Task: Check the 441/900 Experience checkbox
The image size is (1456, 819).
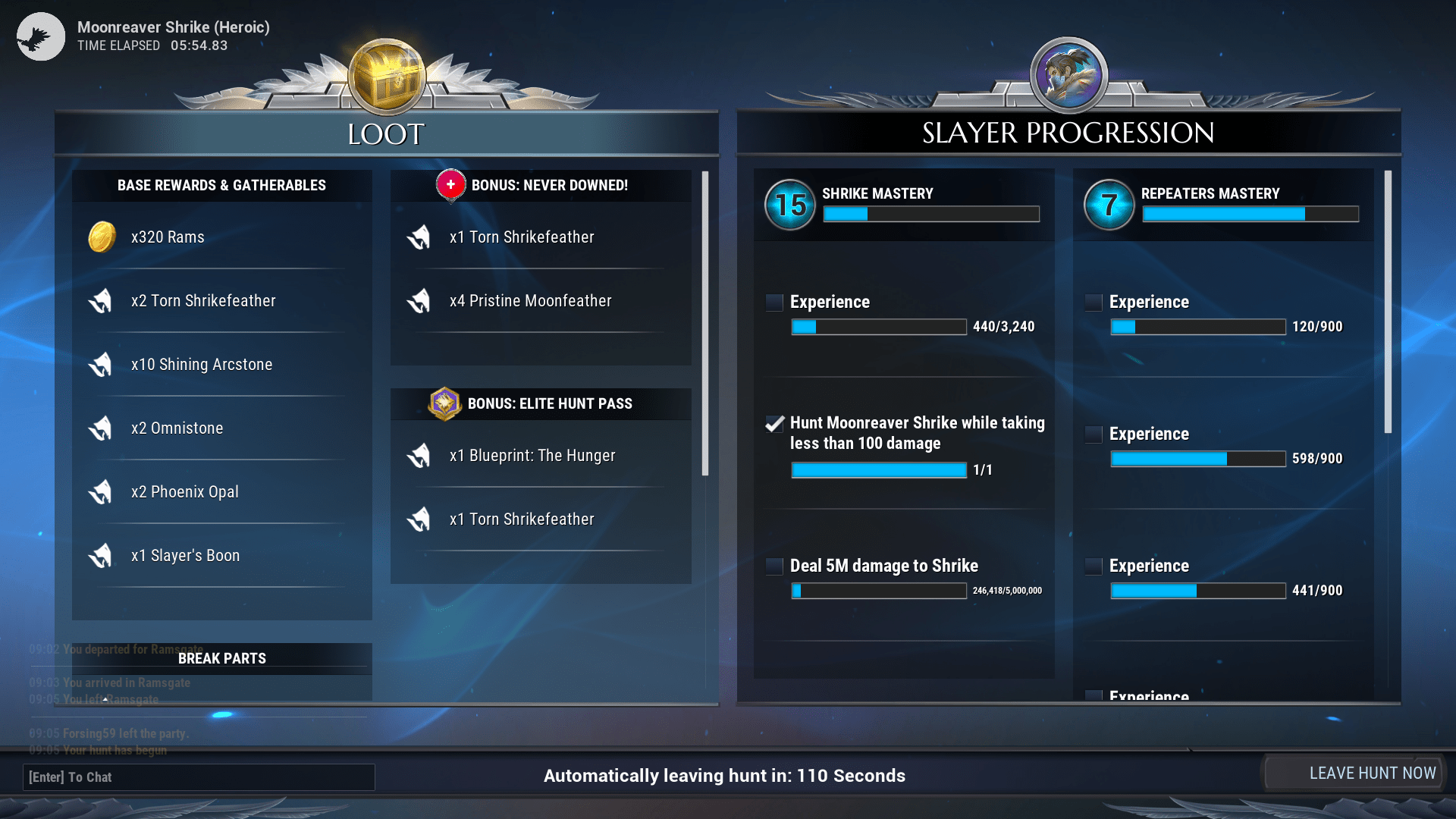Action: [1093, 566]
